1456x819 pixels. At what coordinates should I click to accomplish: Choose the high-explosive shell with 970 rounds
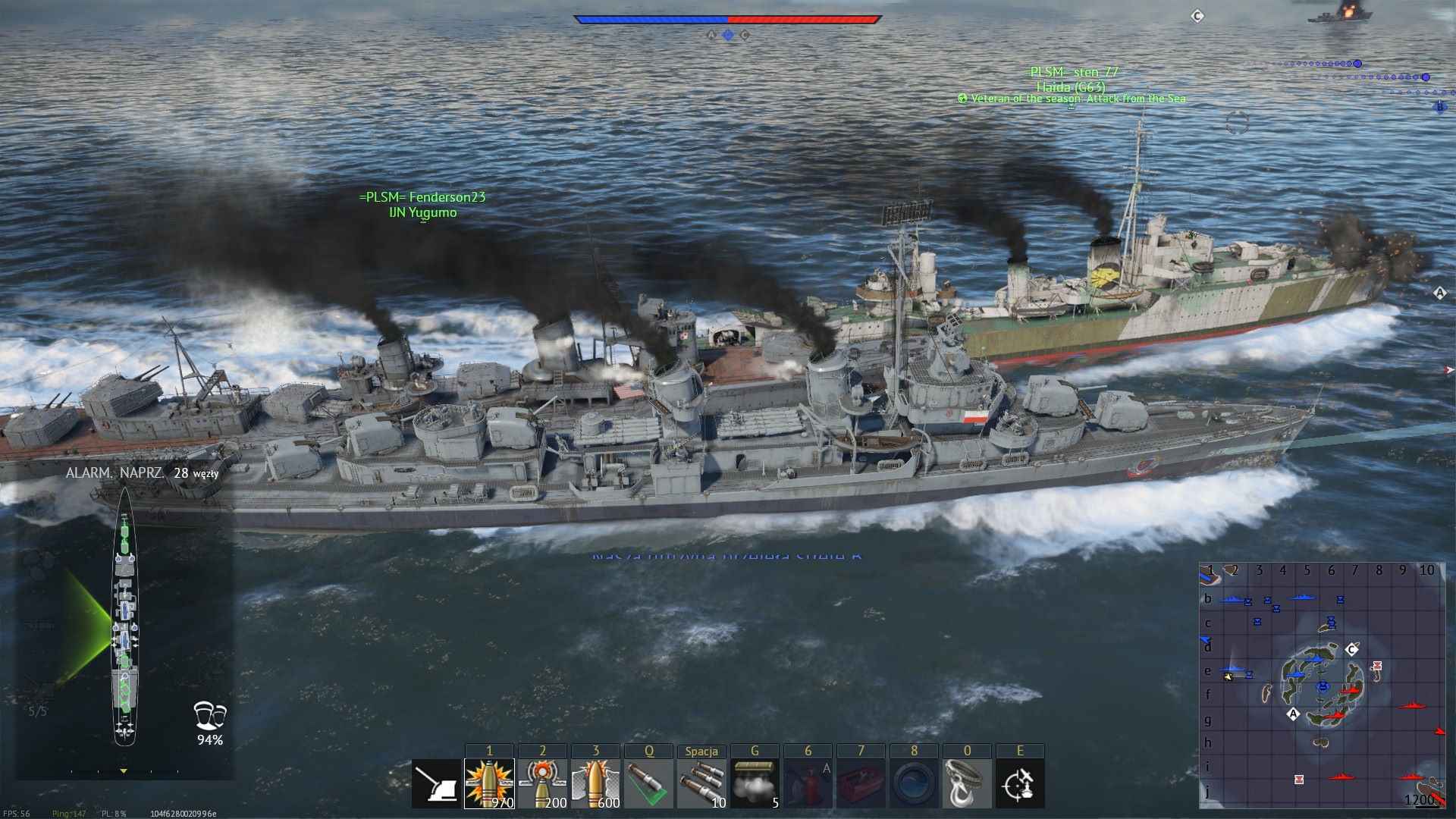(489, 784)
